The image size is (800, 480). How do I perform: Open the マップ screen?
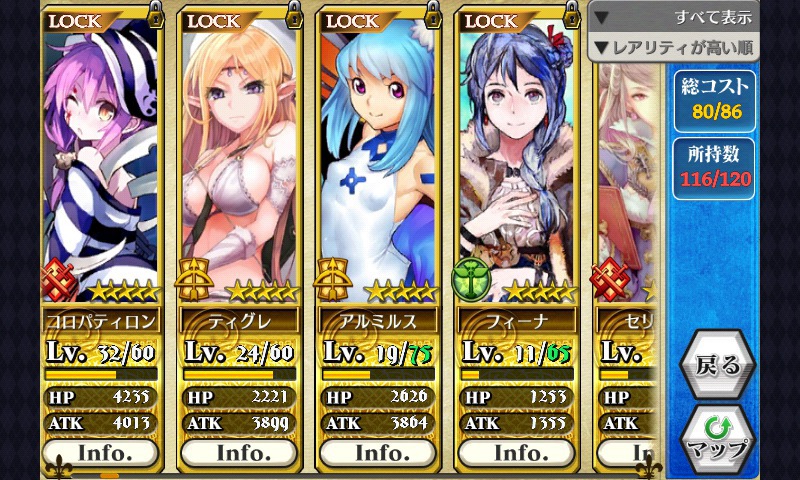coord(717,439)
